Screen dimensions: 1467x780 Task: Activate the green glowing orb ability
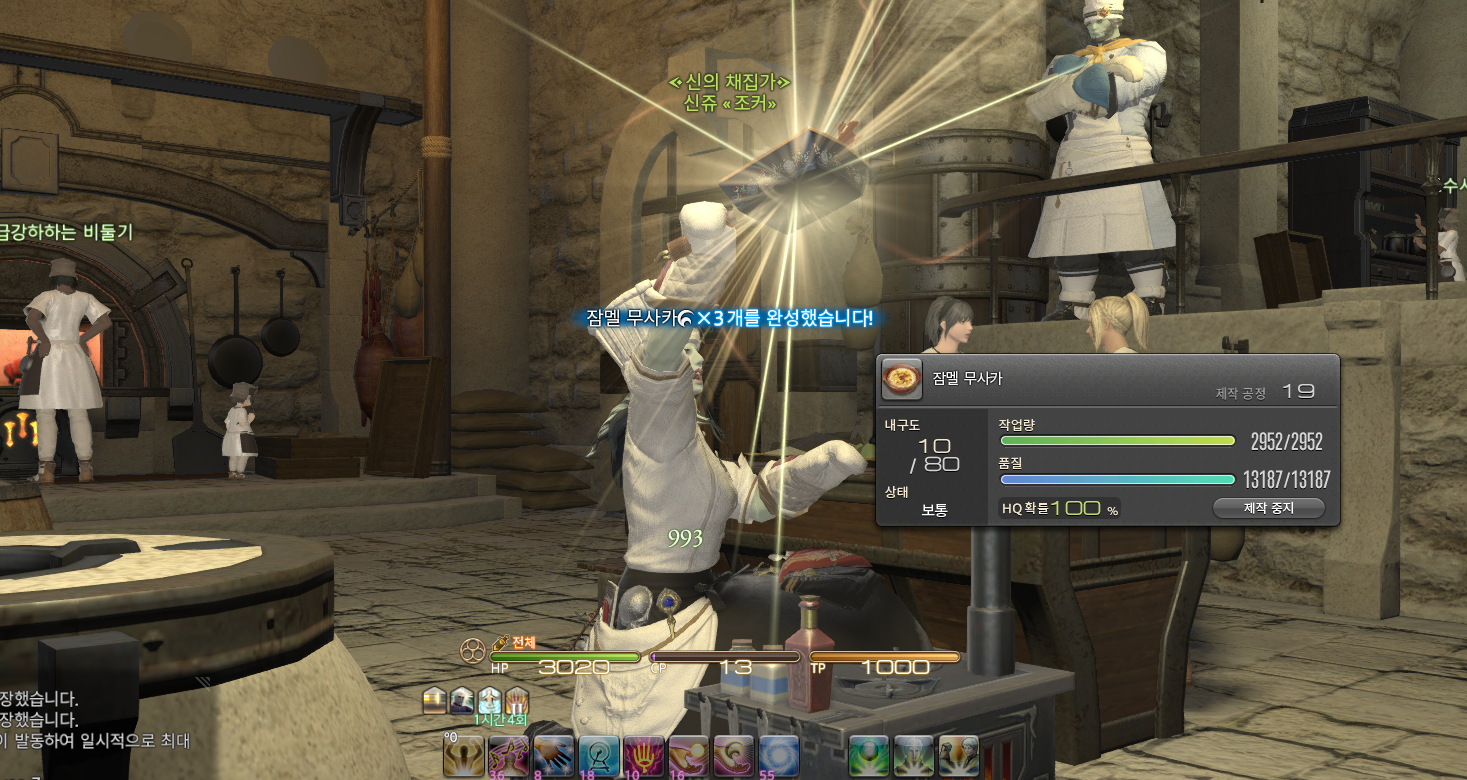click(868, 755)
